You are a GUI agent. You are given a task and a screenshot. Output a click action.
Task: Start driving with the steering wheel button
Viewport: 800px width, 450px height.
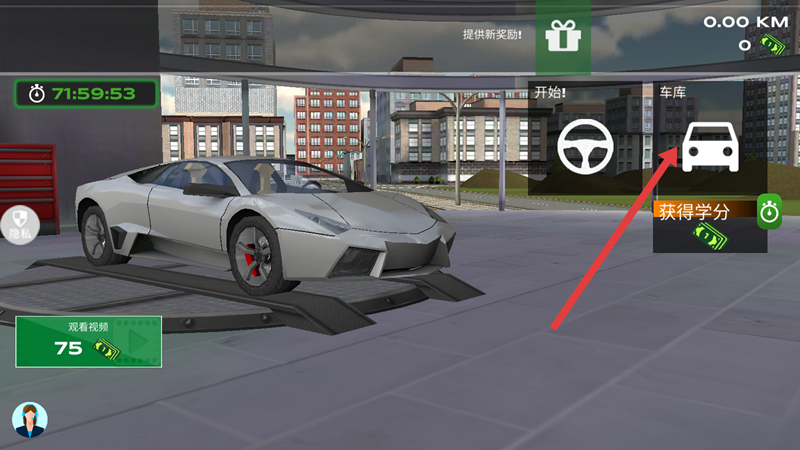point(584,146)
